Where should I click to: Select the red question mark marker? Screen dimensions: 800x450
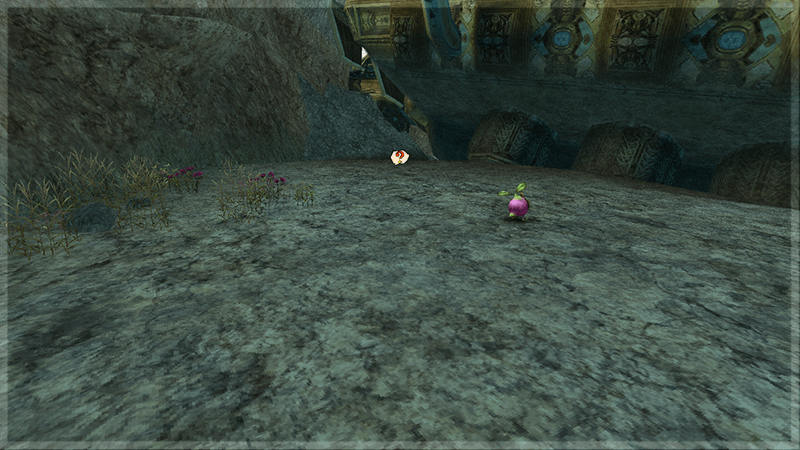click(x=399, y=157)
